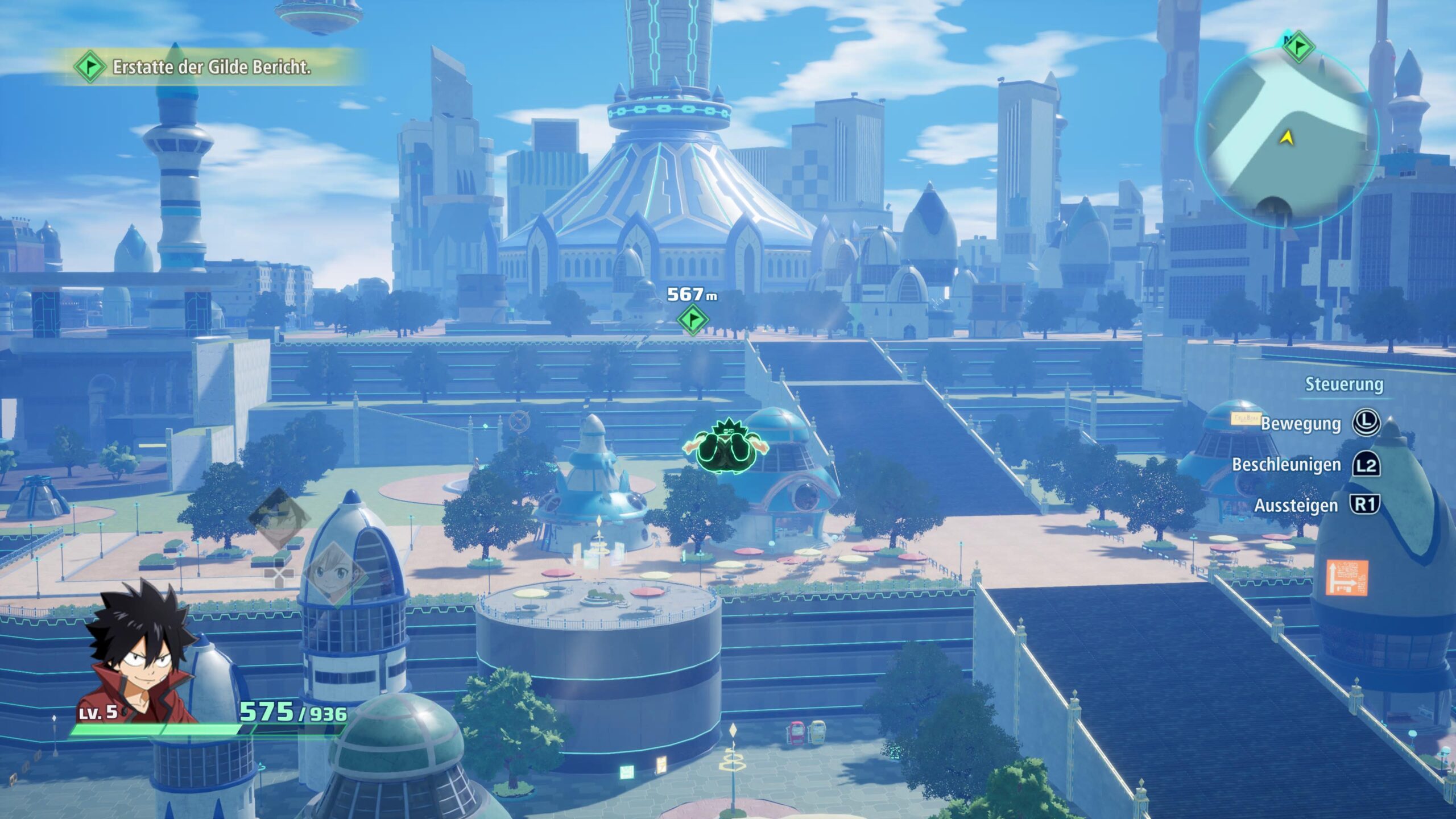Screen dimensions: 1456x819
Task: Select the Steuerung controls header
Action: coord(1343,384)
